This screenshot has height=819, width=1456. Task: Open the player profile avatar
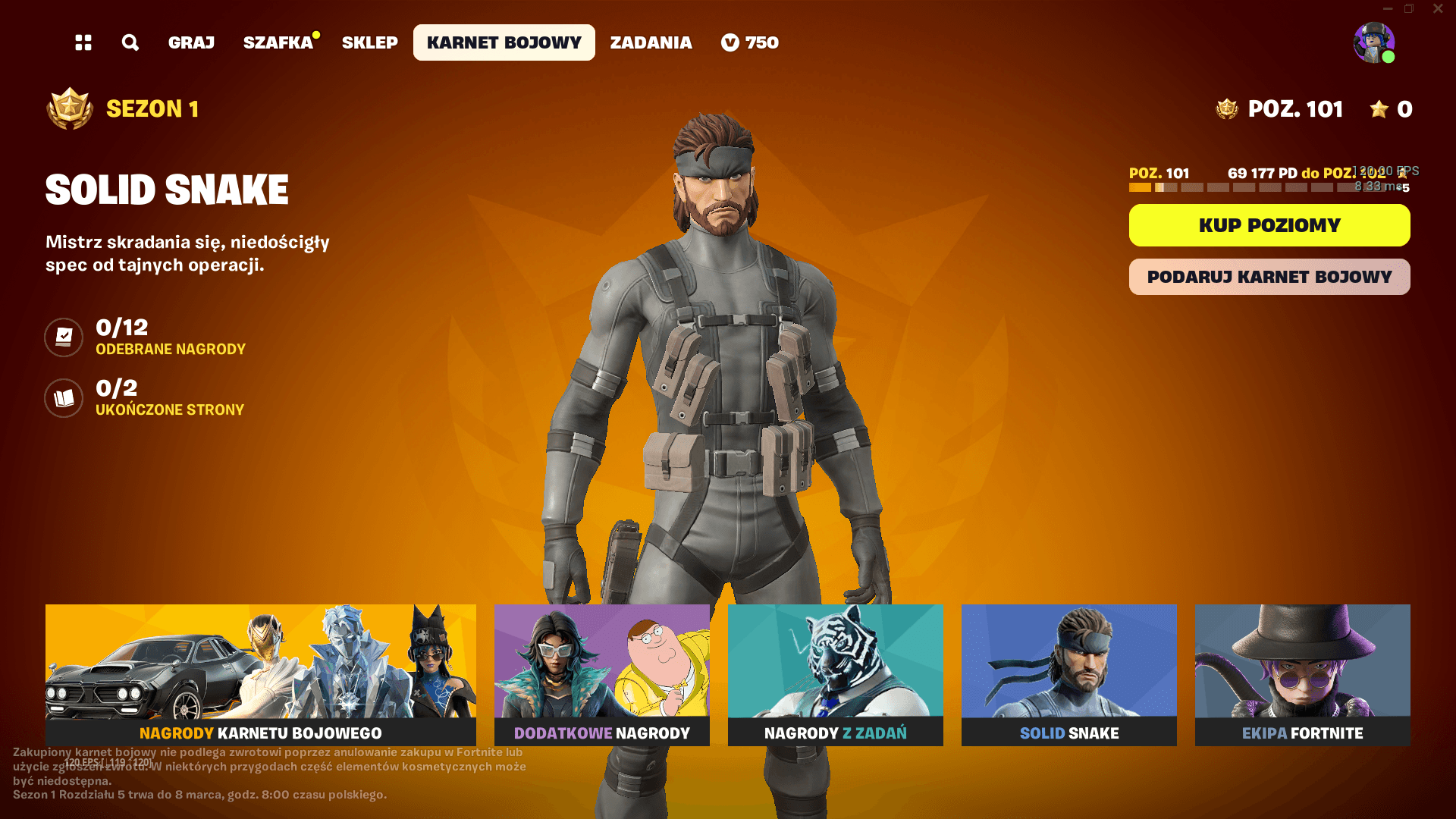coord(1373,42)
